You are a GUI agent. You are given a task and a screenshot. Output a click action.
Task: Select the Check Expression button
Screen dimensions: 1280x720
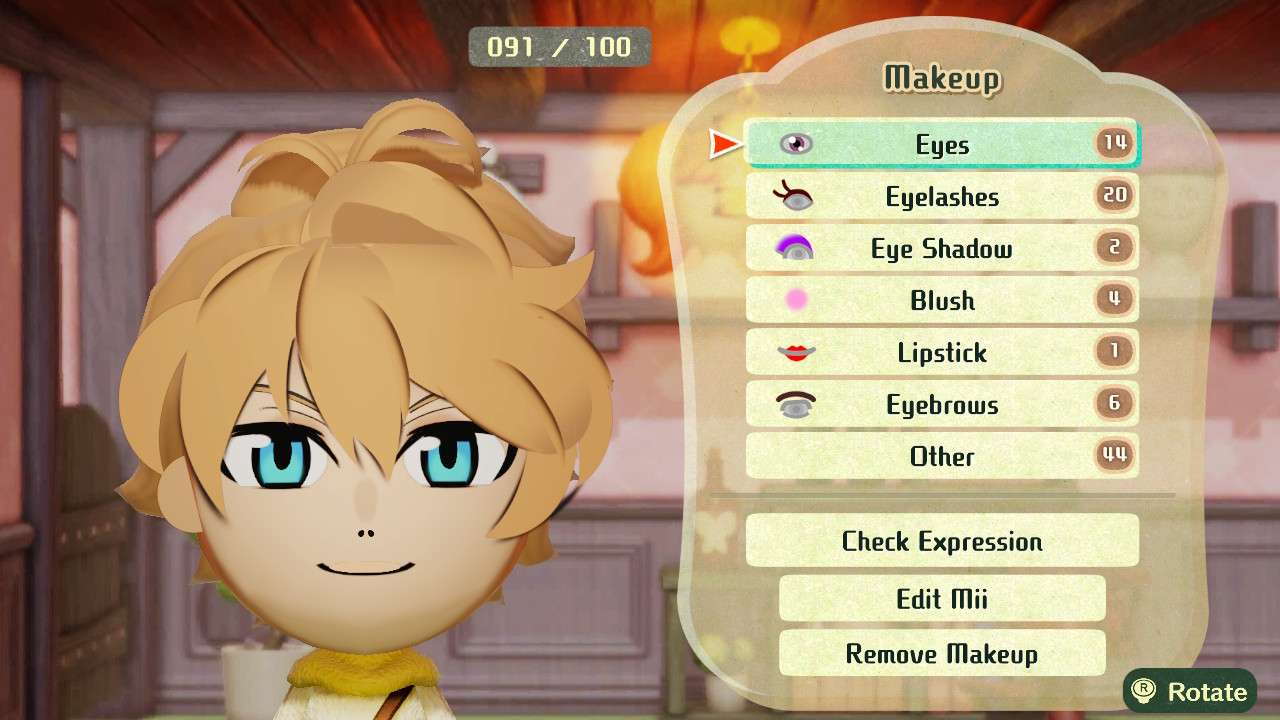[940, 541]
